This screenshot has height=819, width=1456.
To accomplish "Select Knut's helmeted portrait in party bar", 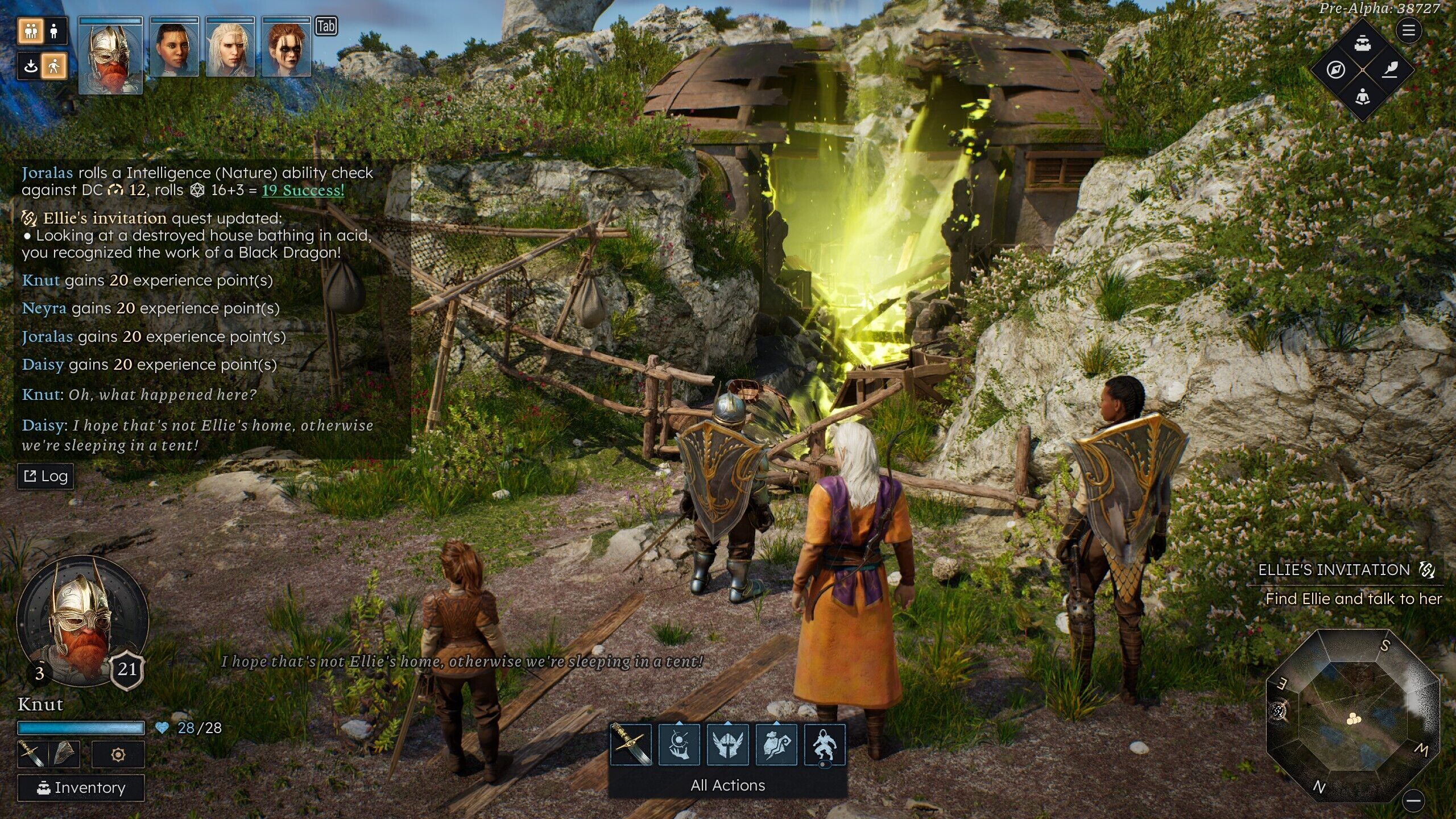I will click(x=110, y=55).
